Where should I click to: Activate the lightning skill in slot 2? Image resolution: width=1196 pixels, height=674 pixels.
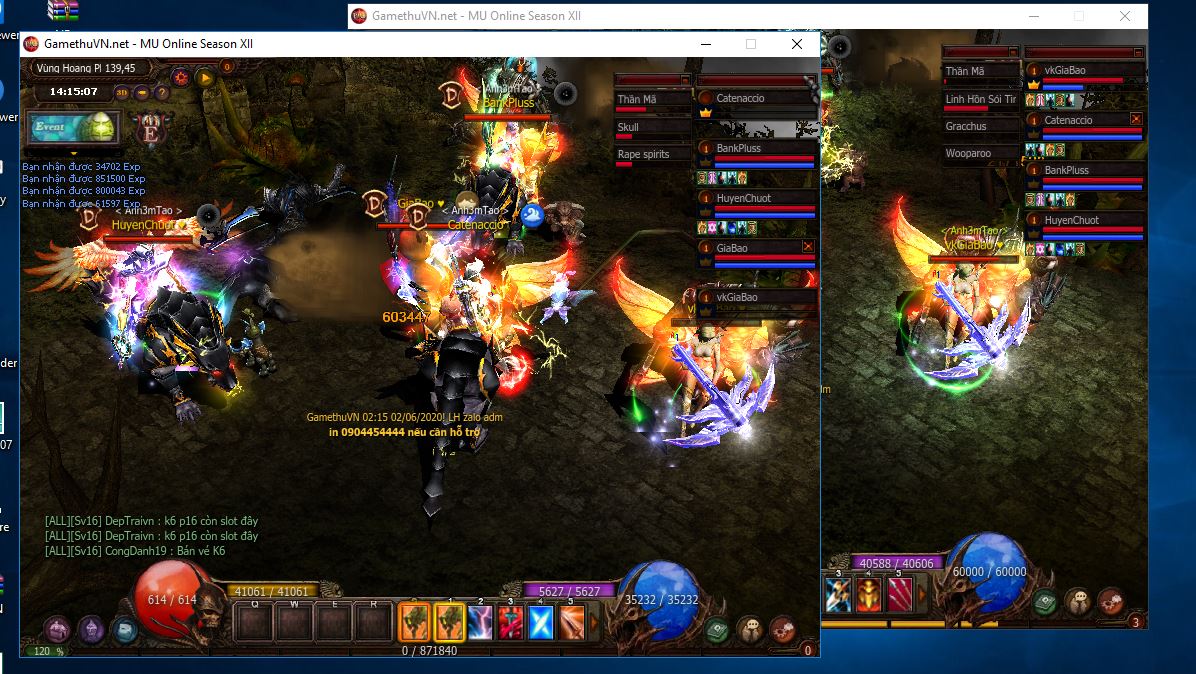[x=480, y=623]
